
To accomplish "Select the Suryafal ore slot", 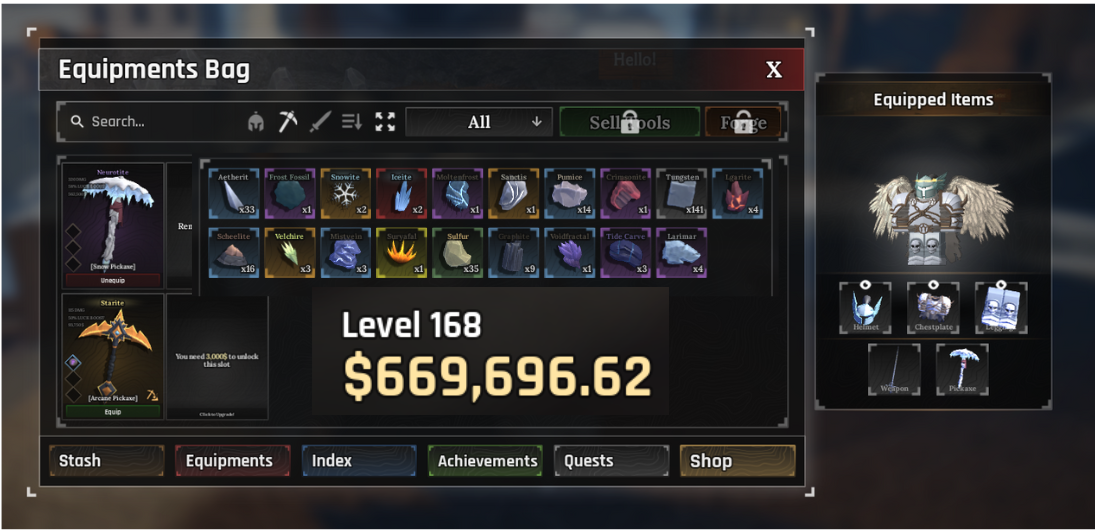I will [x=402, y=253].
